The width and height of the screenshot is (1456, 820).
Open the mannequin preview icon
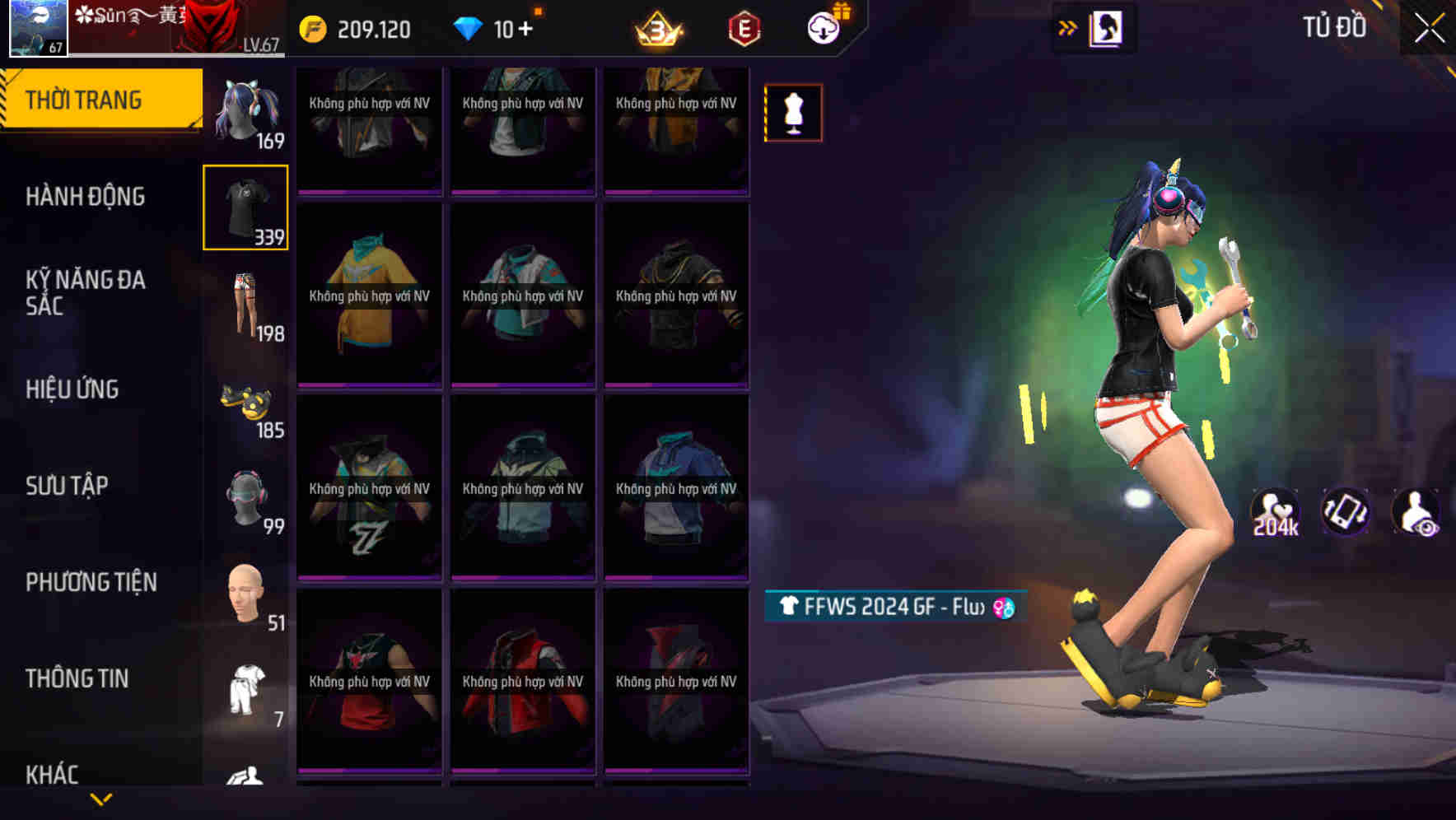[x=792, y=112]
